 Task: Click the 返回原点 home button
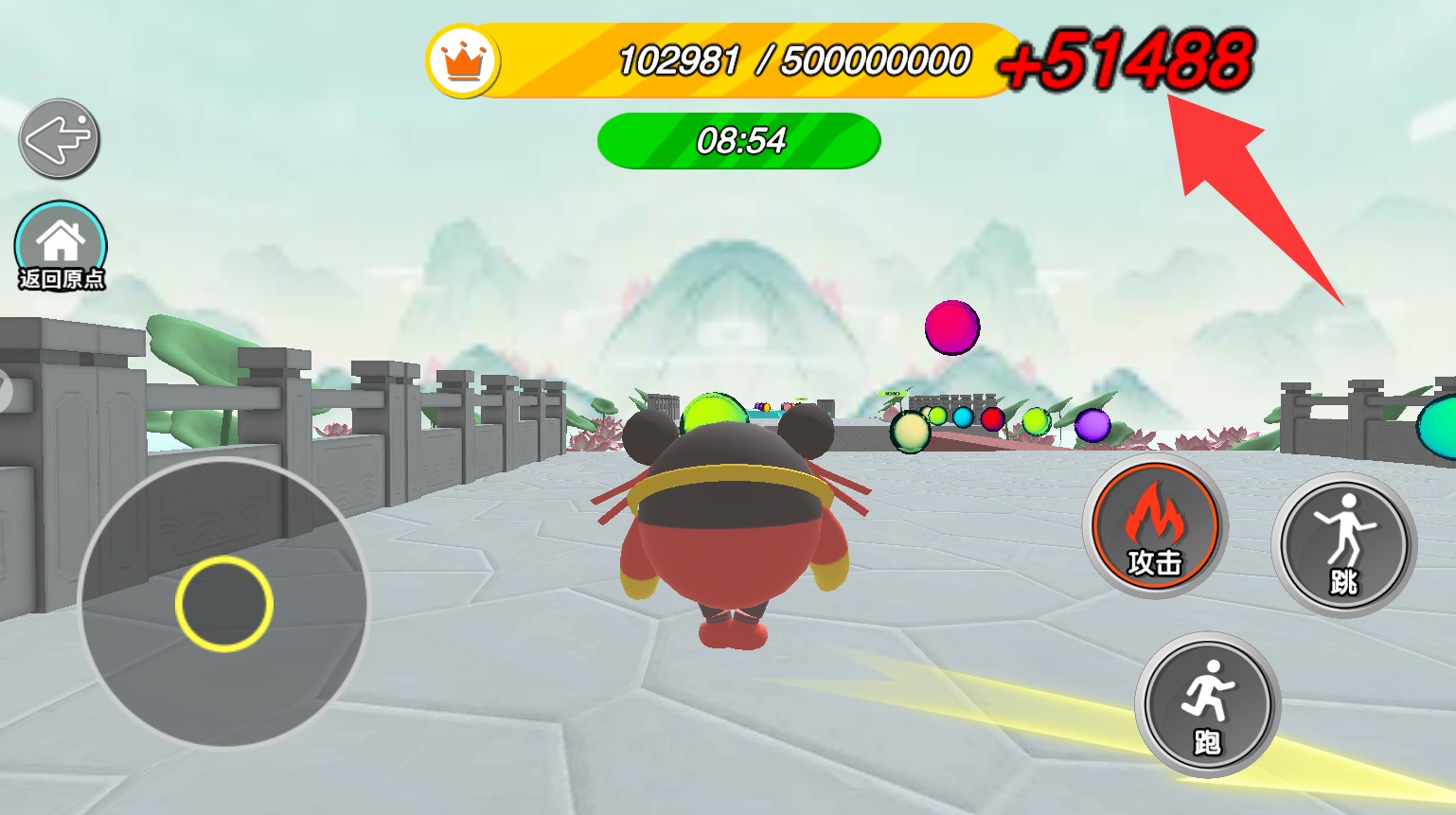61,246
